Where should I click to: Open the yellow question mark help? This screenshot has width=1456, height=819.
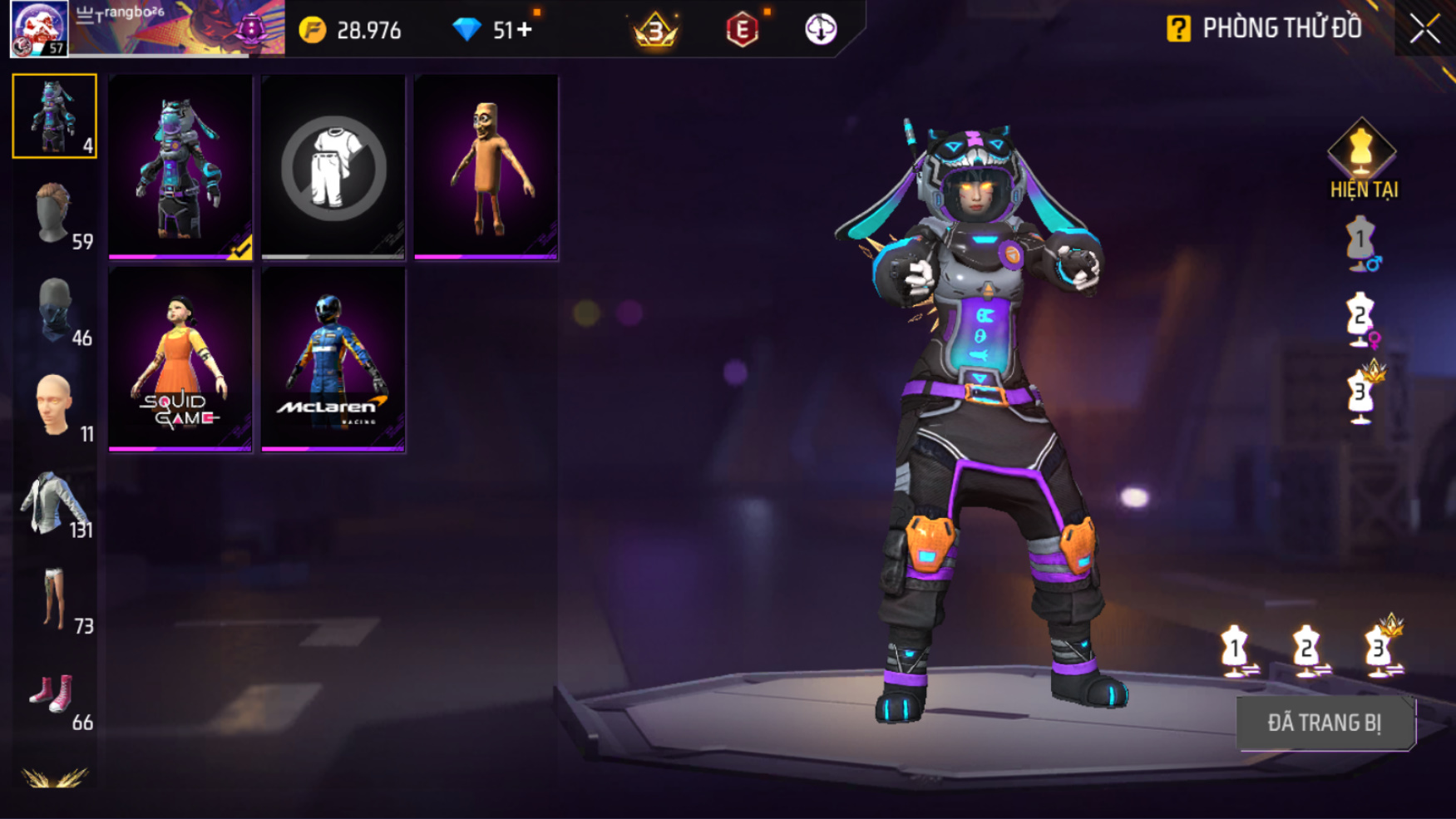pos(1178,29)
